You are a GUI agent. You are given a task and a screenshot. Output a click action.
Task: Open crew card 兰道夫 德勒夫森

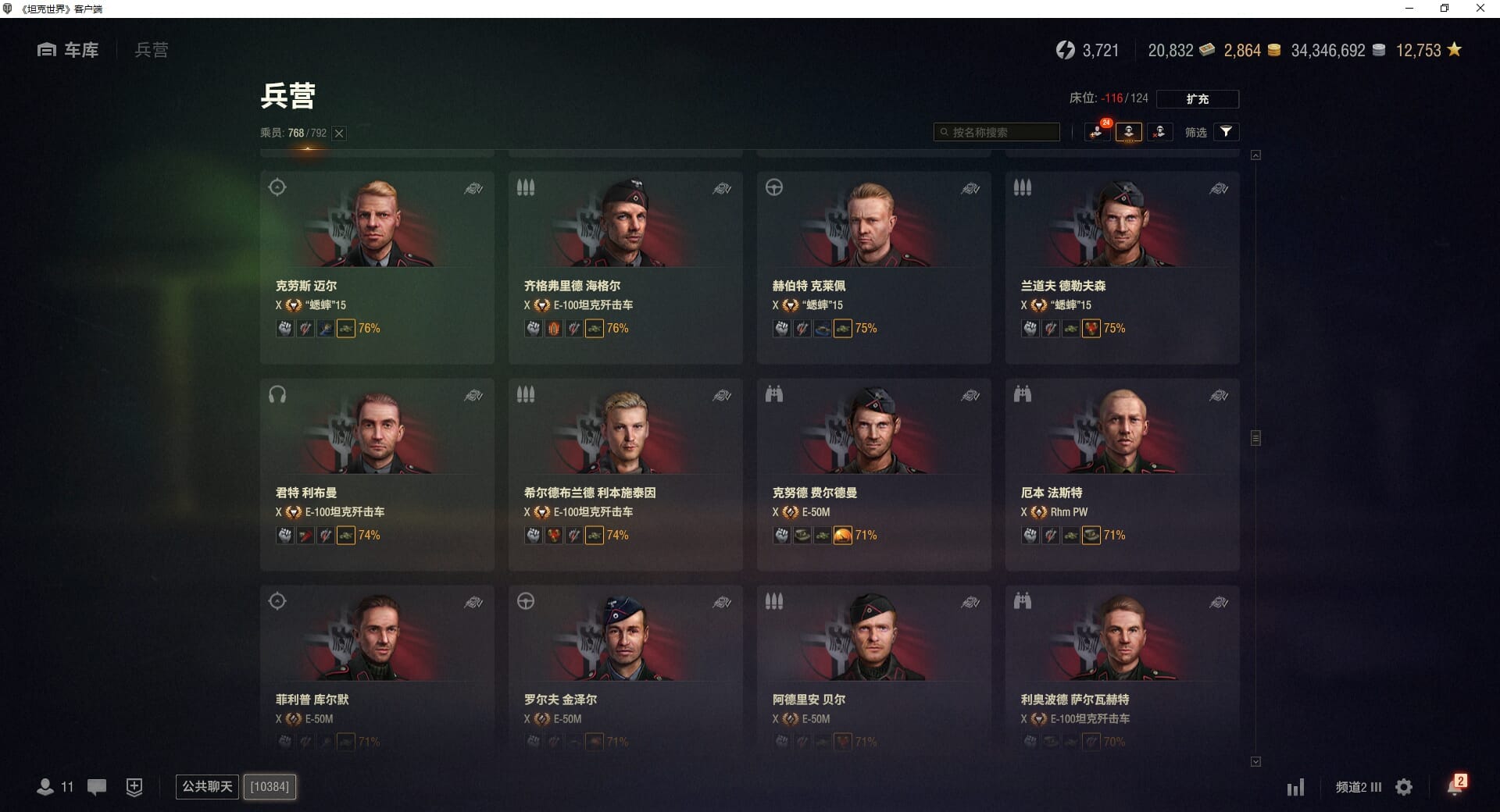tap(1122, 267)
